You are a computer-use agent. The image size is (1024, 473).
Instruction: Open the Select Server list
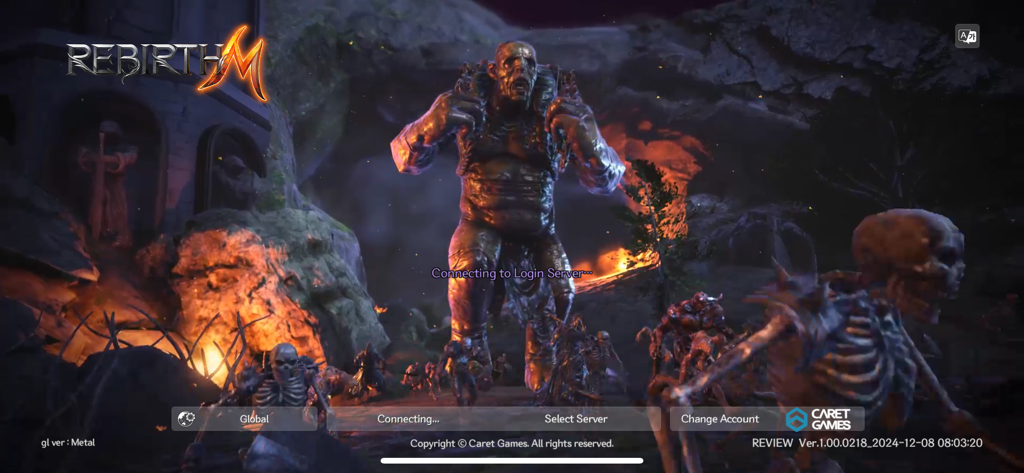(575, 419)
